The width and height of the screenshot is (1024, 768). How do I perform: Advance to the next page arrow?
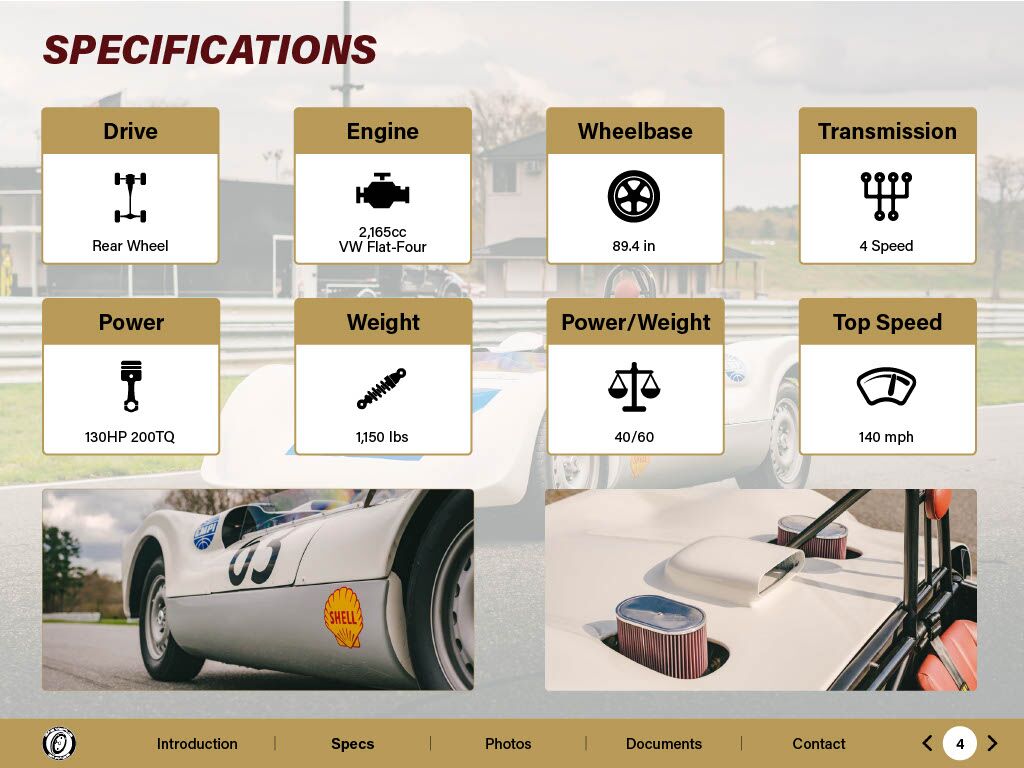coord(992,743)
